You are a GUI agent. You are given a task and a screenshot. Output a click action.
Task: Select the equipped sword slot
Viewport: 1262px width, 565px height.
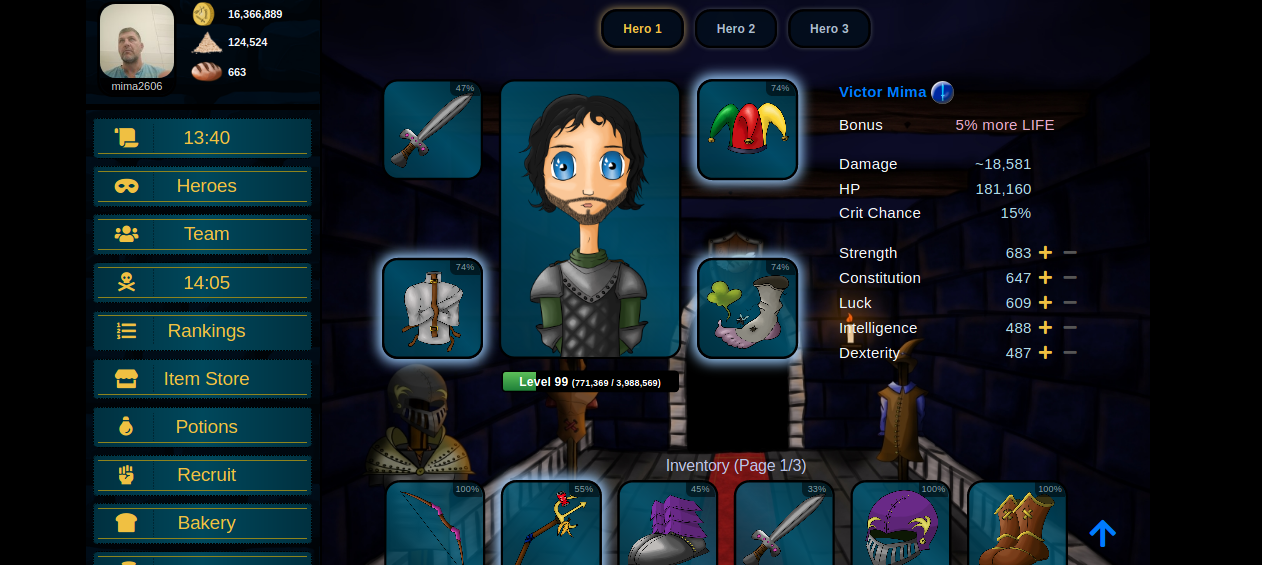tap(432, 130)
